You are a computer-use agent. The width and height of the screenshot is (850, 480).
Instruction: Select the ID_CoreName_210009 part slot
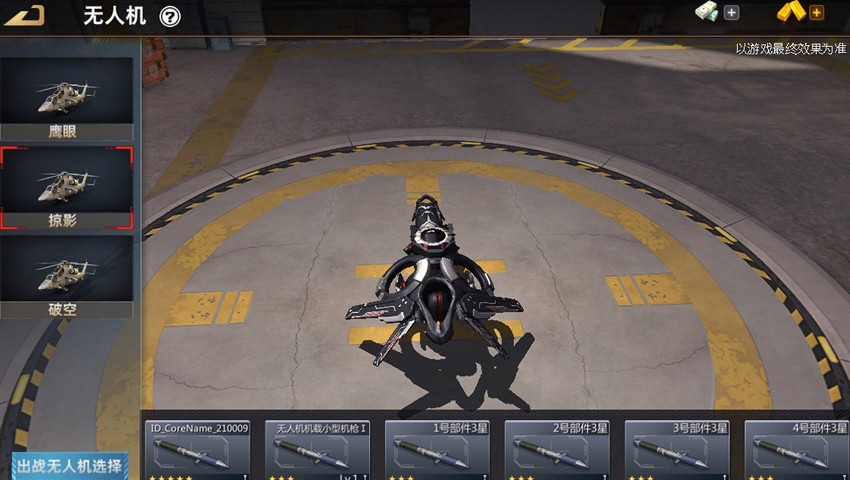198,450
